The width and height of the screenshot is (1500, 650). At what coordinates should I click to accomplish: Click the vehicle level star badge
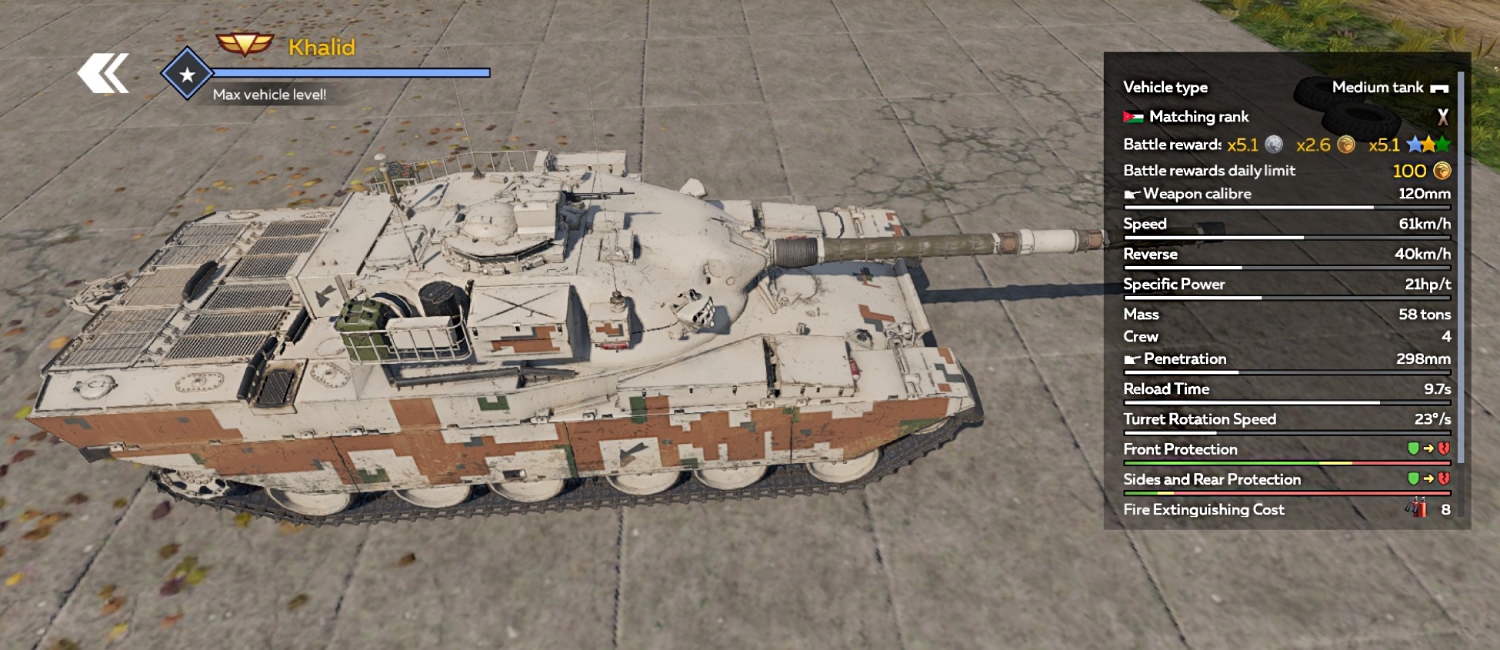[187, 74]
